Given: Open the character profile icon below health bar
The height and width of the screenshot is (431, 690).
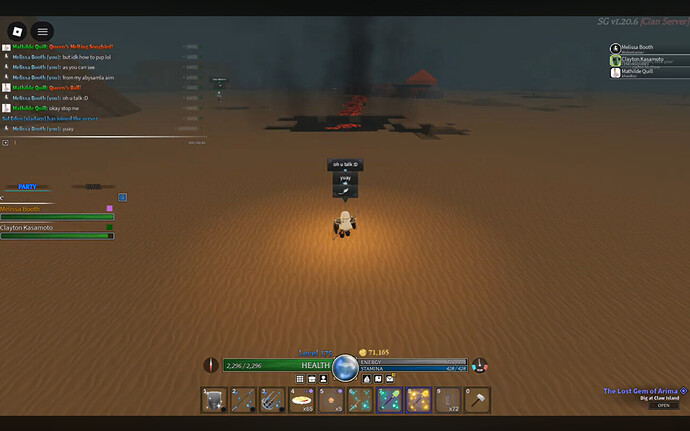Looking at the screenshot, I should click(325, 380).
